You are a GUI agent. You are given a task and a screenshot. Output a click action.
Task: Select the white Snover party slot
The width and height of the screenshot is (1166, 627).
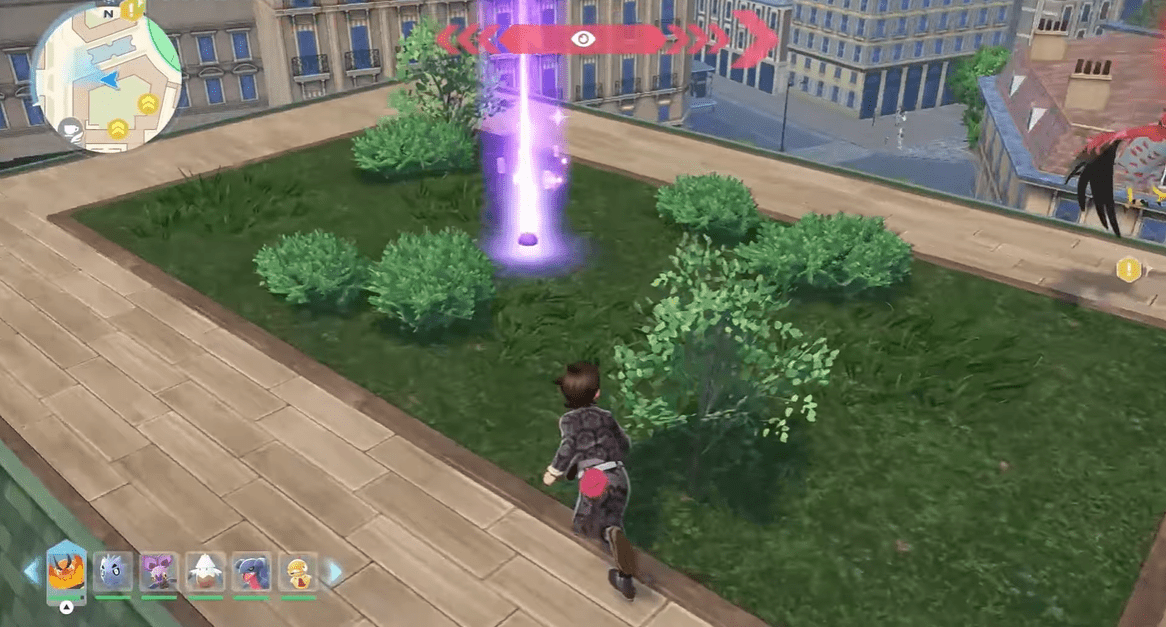[x=205, y=572]
